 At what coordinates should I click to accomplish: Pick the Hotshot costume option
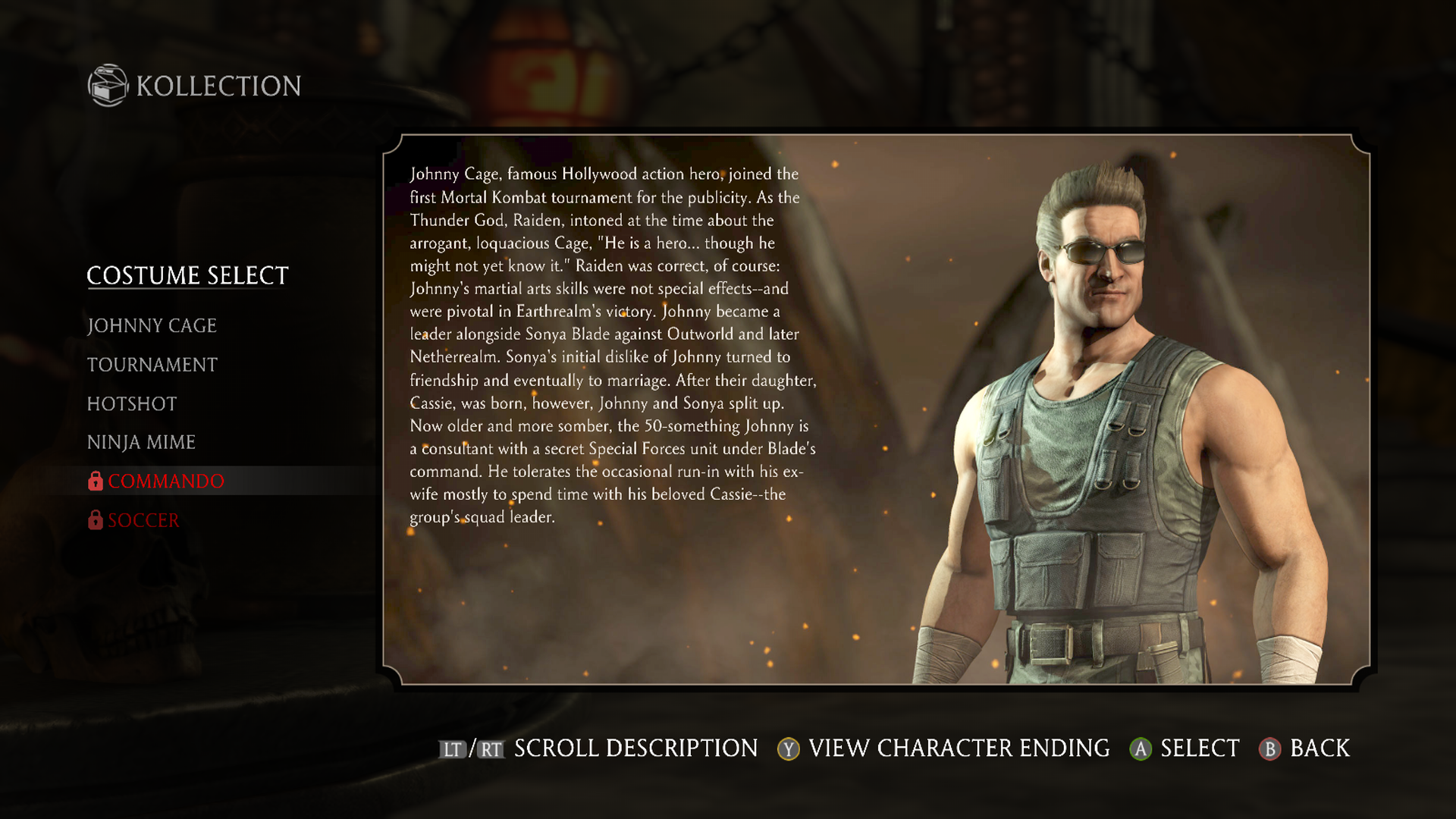click(x=132, y=404)
